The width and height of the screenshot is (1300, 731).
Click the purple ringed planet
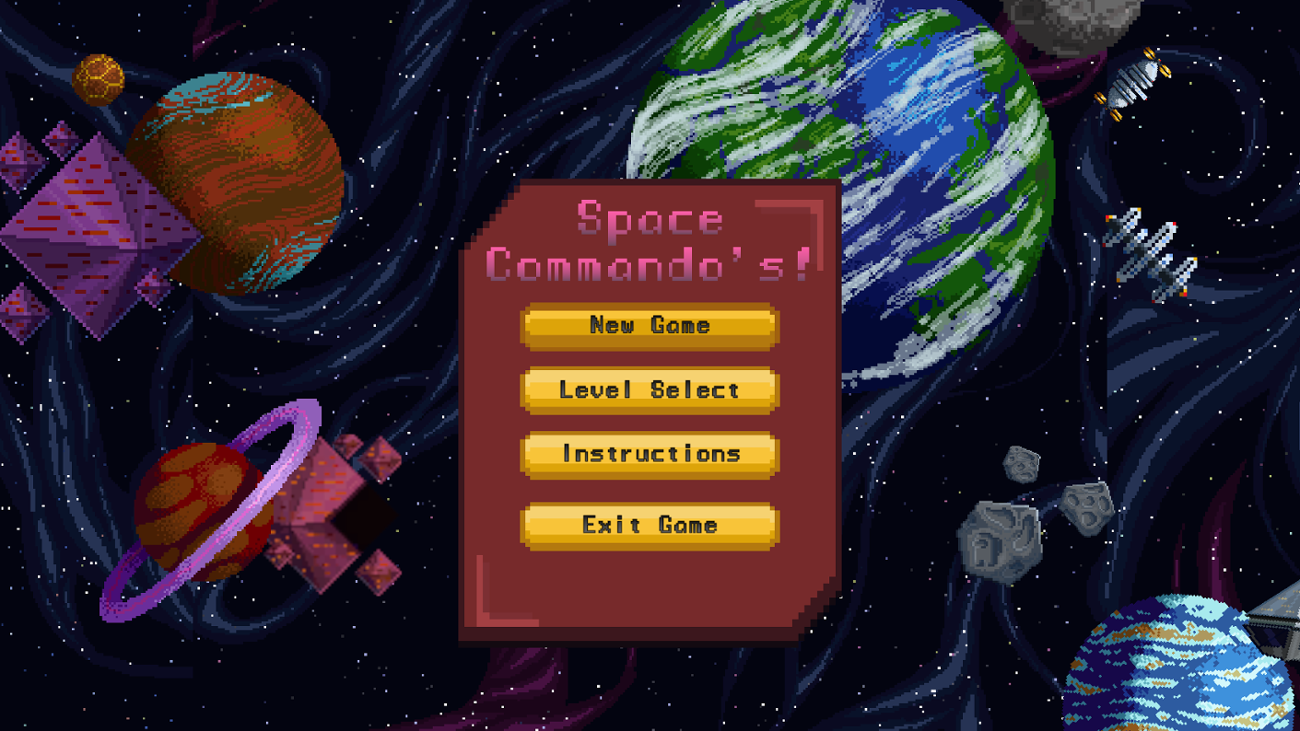200,510
